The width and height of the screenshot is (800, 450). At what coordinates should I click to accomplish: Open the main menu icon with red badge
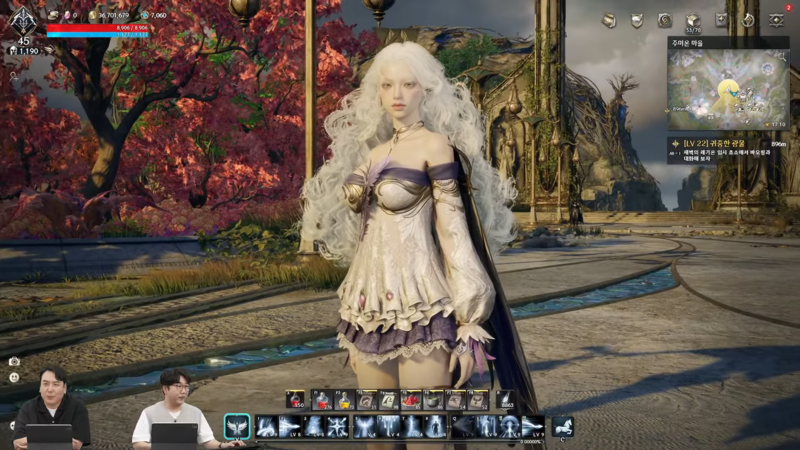776,19
